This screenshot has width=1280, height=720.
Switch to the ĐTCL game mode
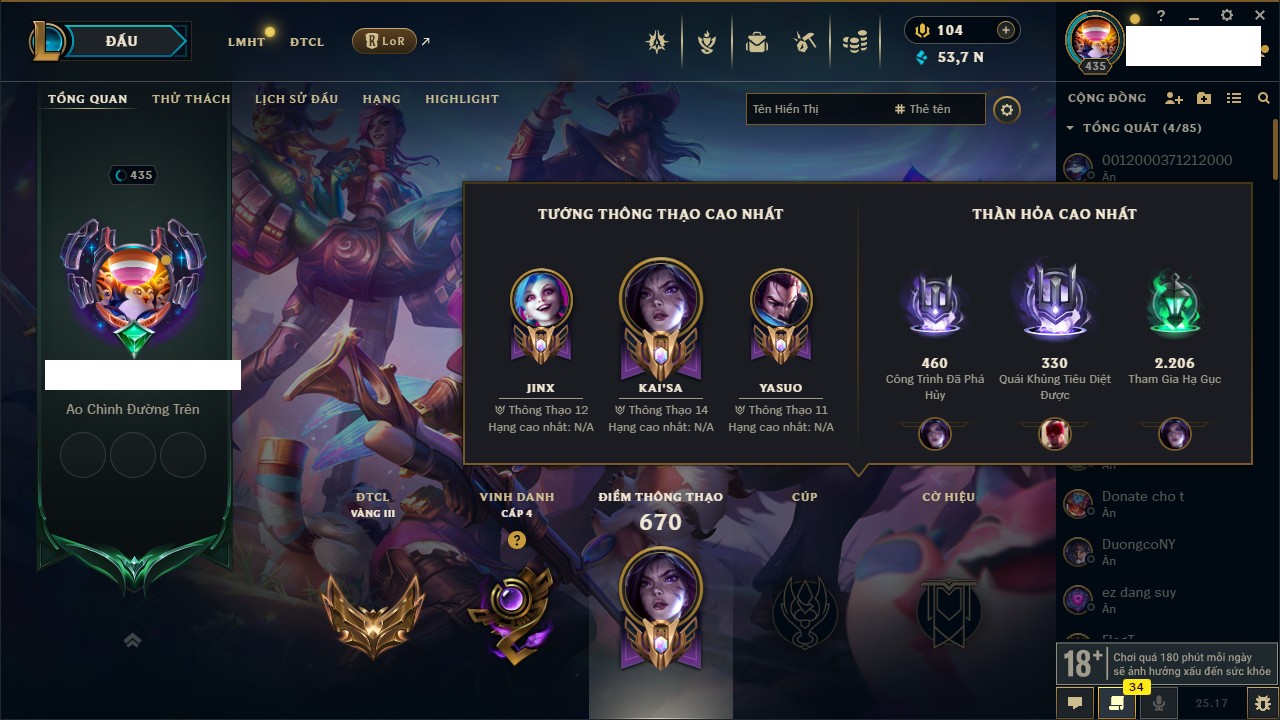coord(307,42)
